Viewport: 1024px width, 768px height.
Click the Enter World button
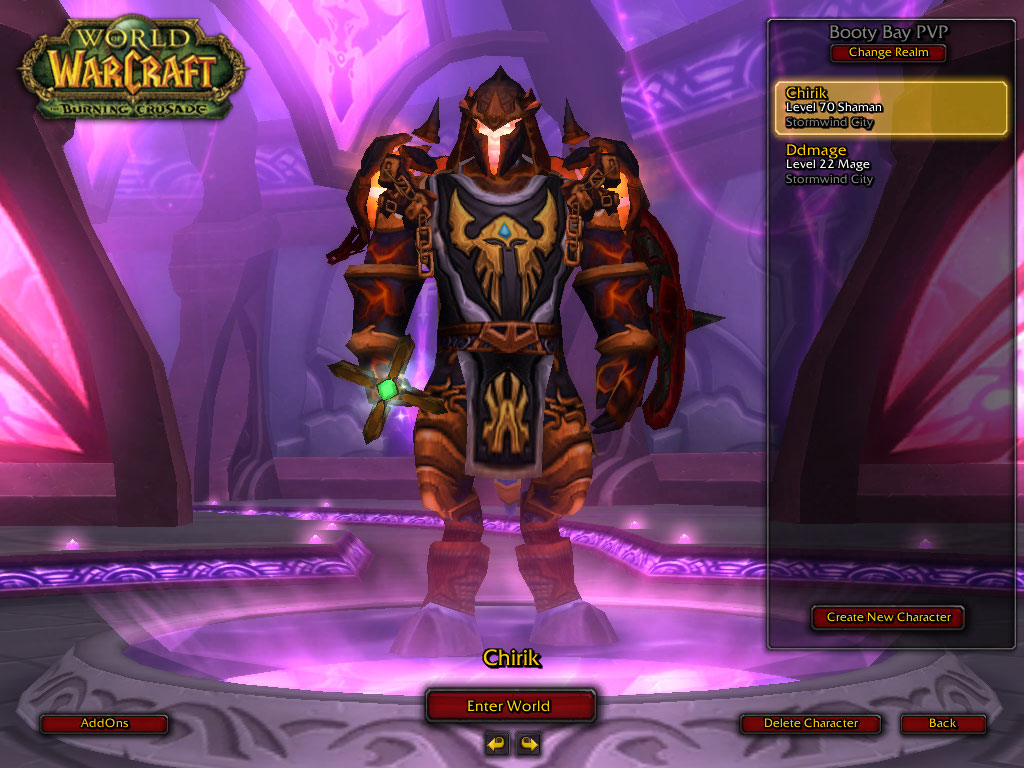509,706
